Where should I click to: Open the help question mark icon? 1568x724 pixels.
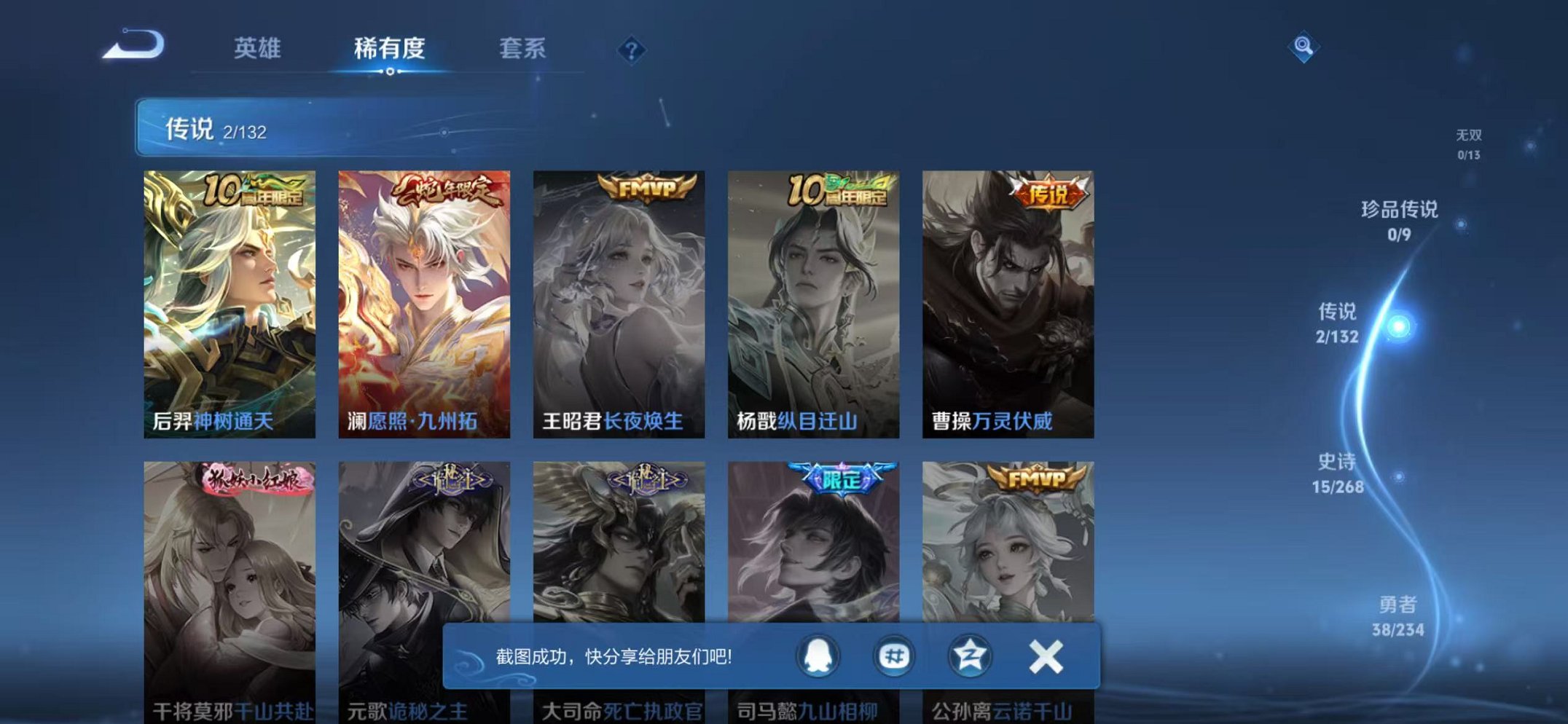pos(632,49)
